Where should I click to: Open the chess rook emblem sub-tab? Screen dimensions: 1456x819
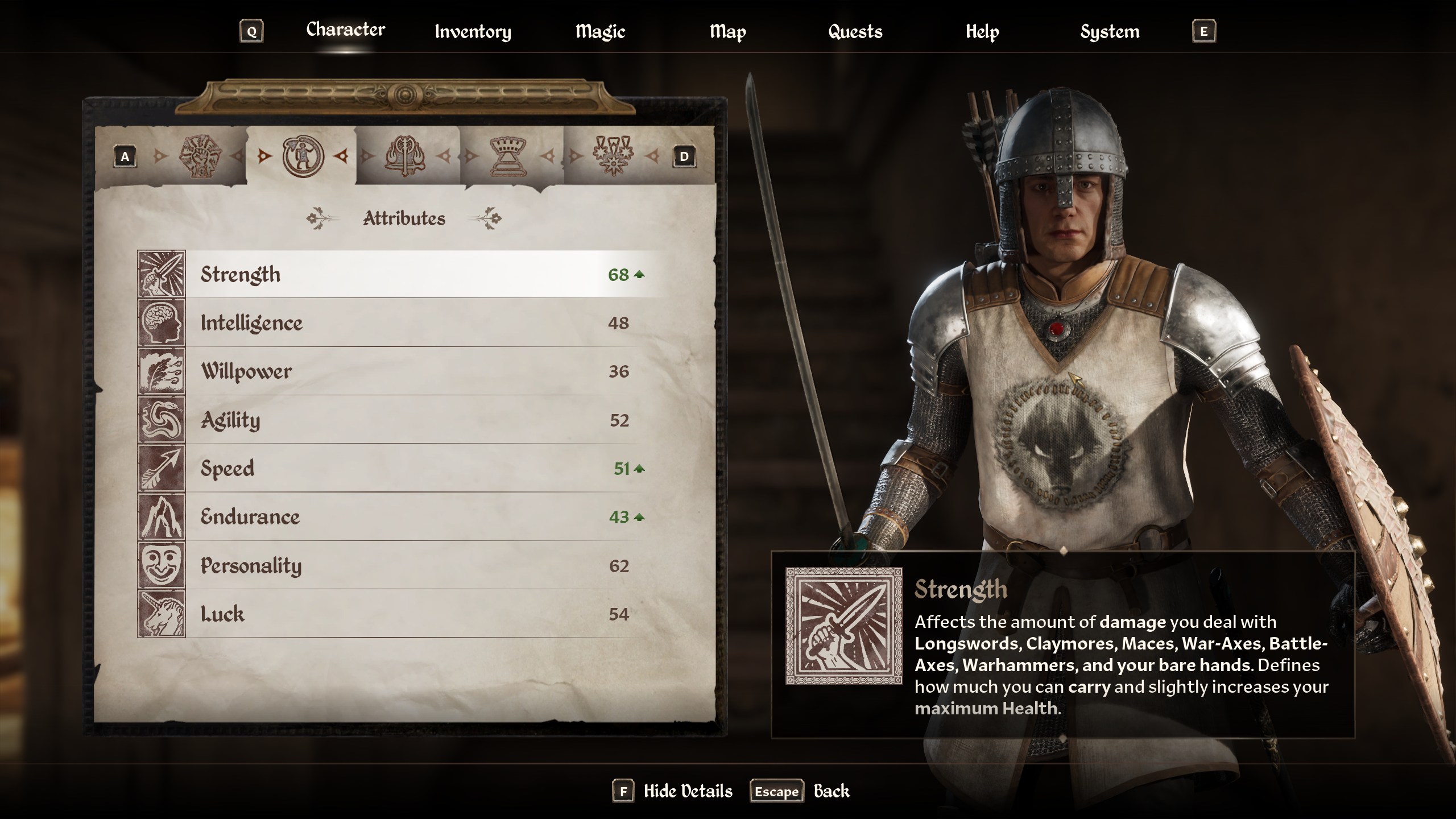coord(510,156)
